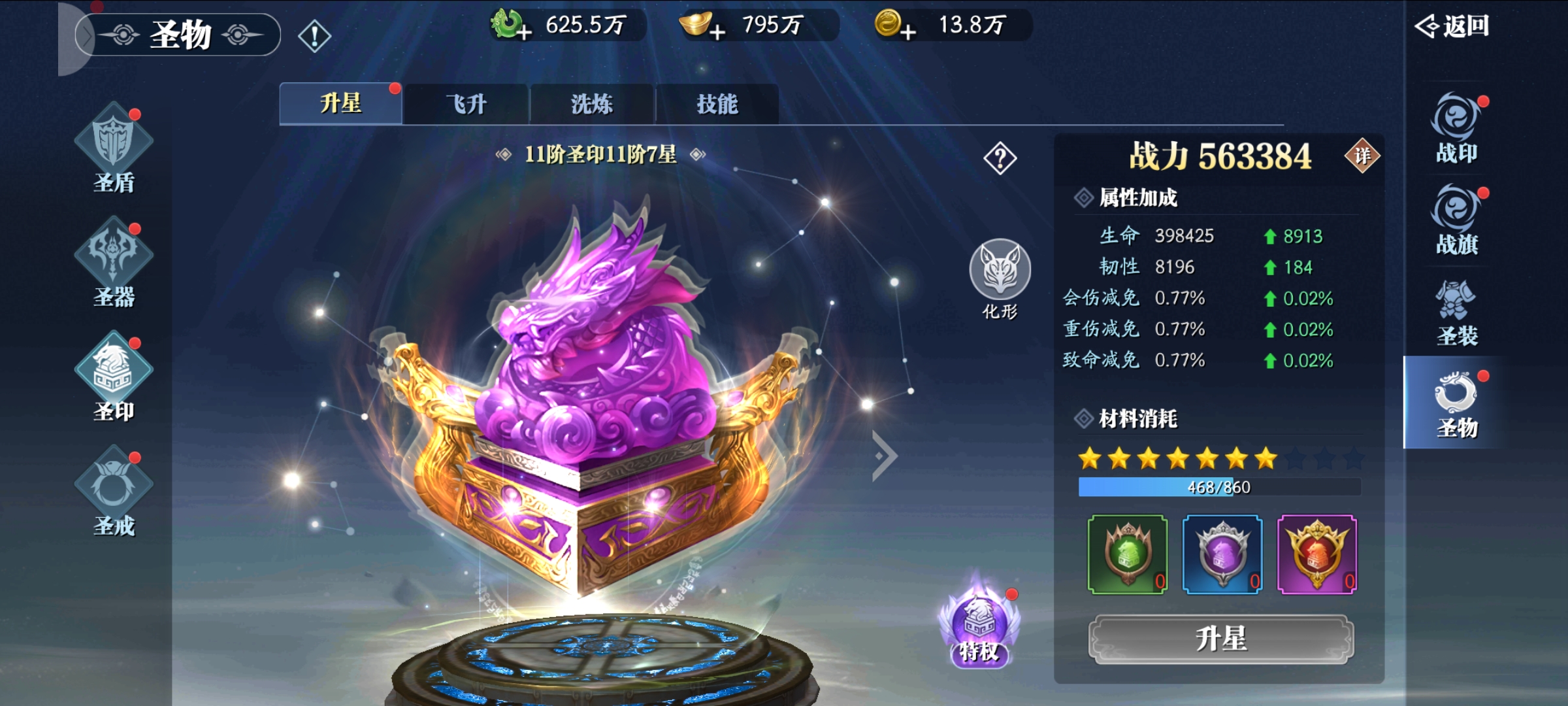Viewport: 1568px width, 706px height.
Task: Select the 技能 tab
Action: click(x=717, y=104)
